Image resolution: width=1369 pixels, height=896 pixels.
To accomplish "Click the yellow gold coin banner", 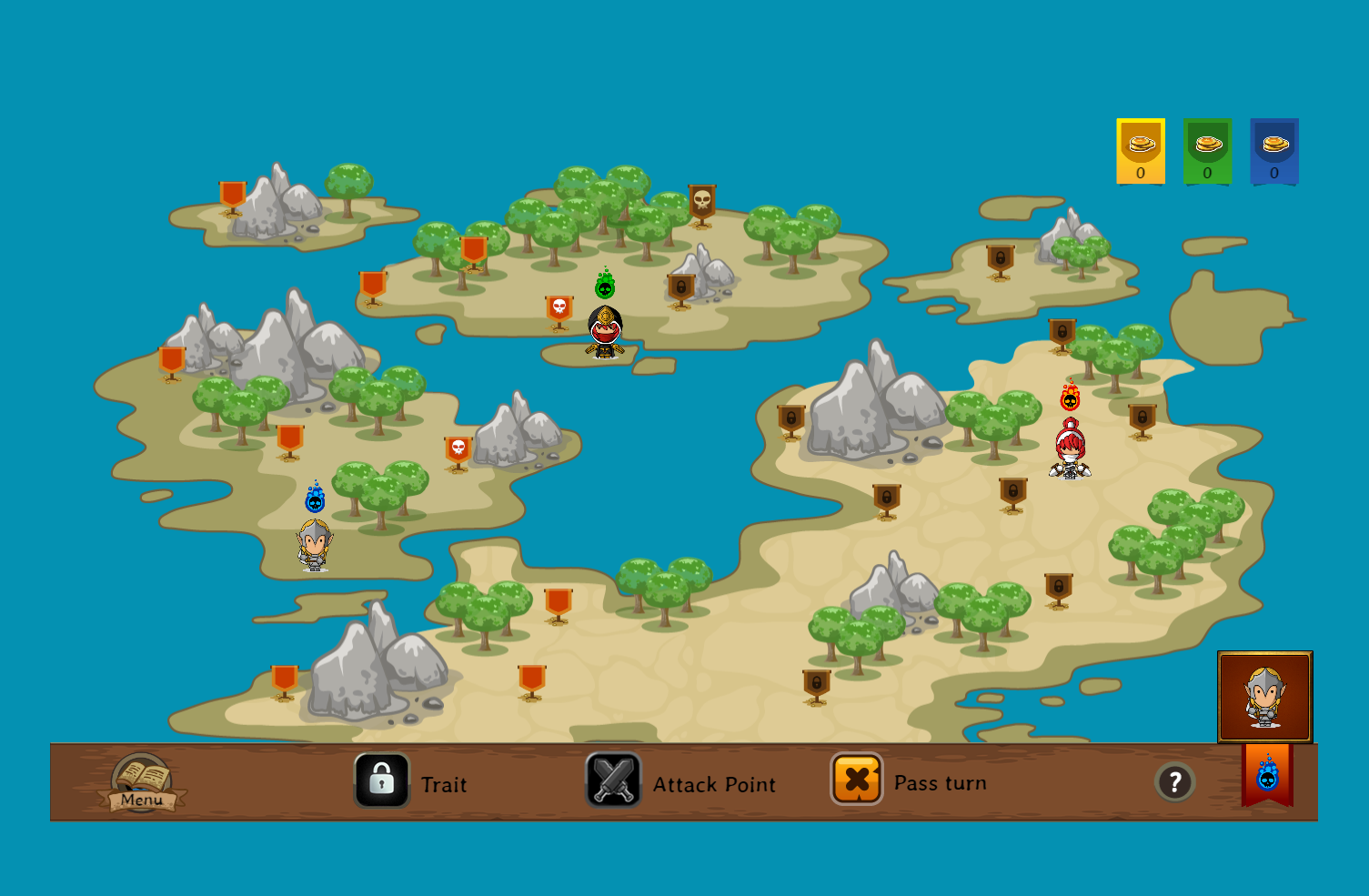I will point(1141,151).
